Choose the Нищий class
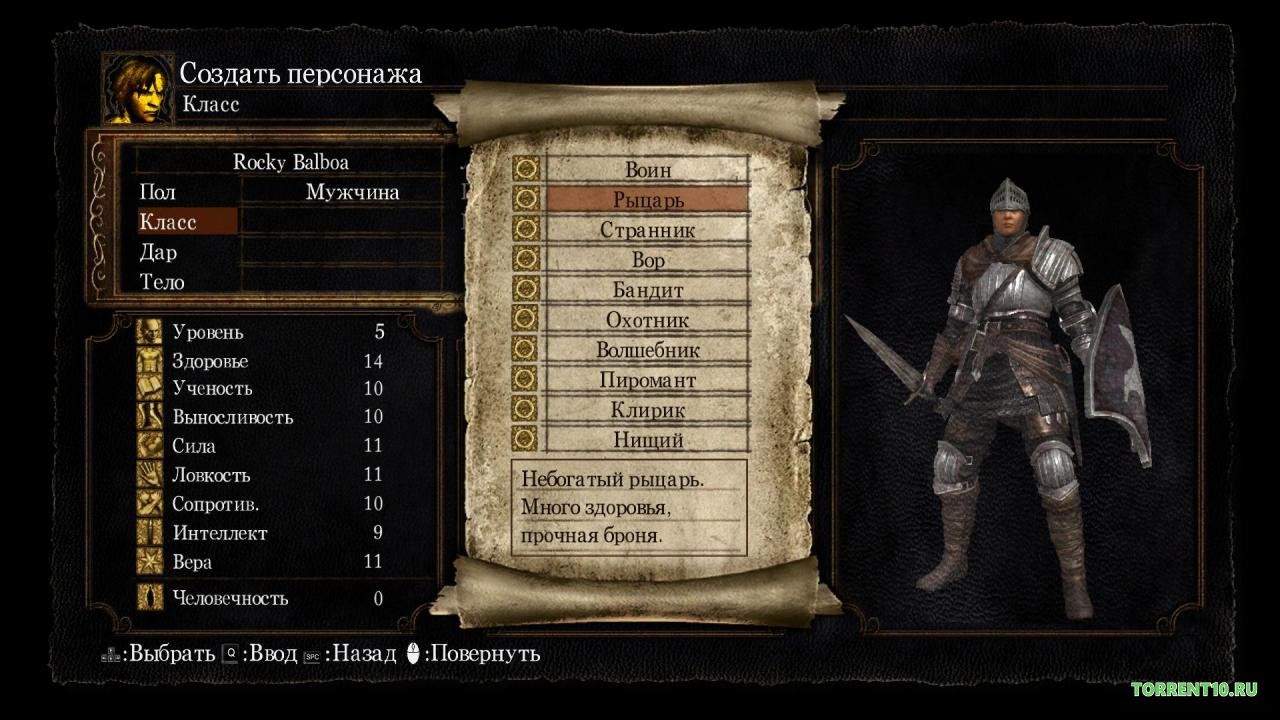This screenshot has width=1280, height=720. tap(647, 440)
